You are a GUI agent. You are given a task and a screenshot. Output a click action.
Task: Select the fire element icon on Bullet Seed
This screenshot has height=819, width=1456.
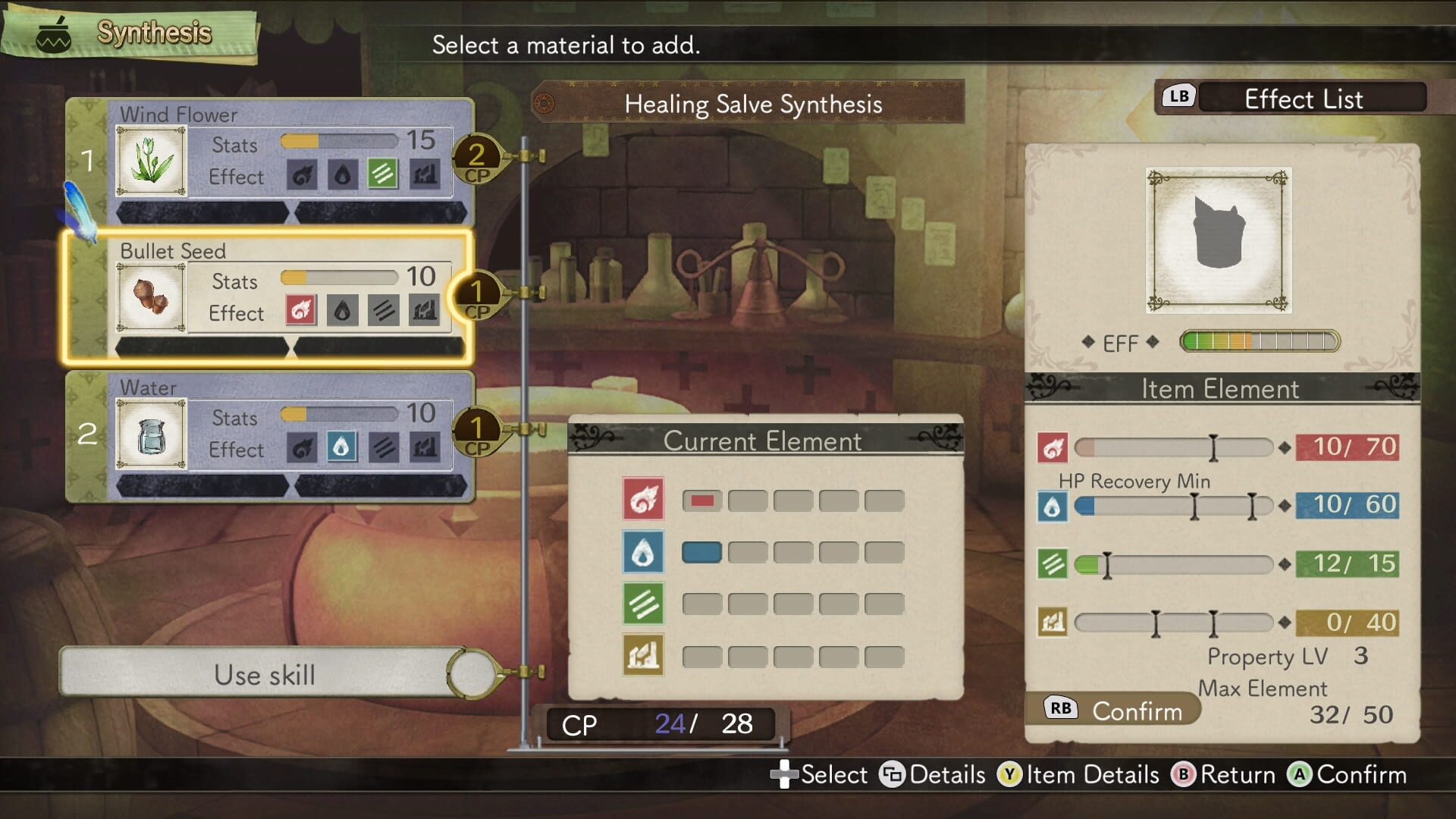pos(299,311)
